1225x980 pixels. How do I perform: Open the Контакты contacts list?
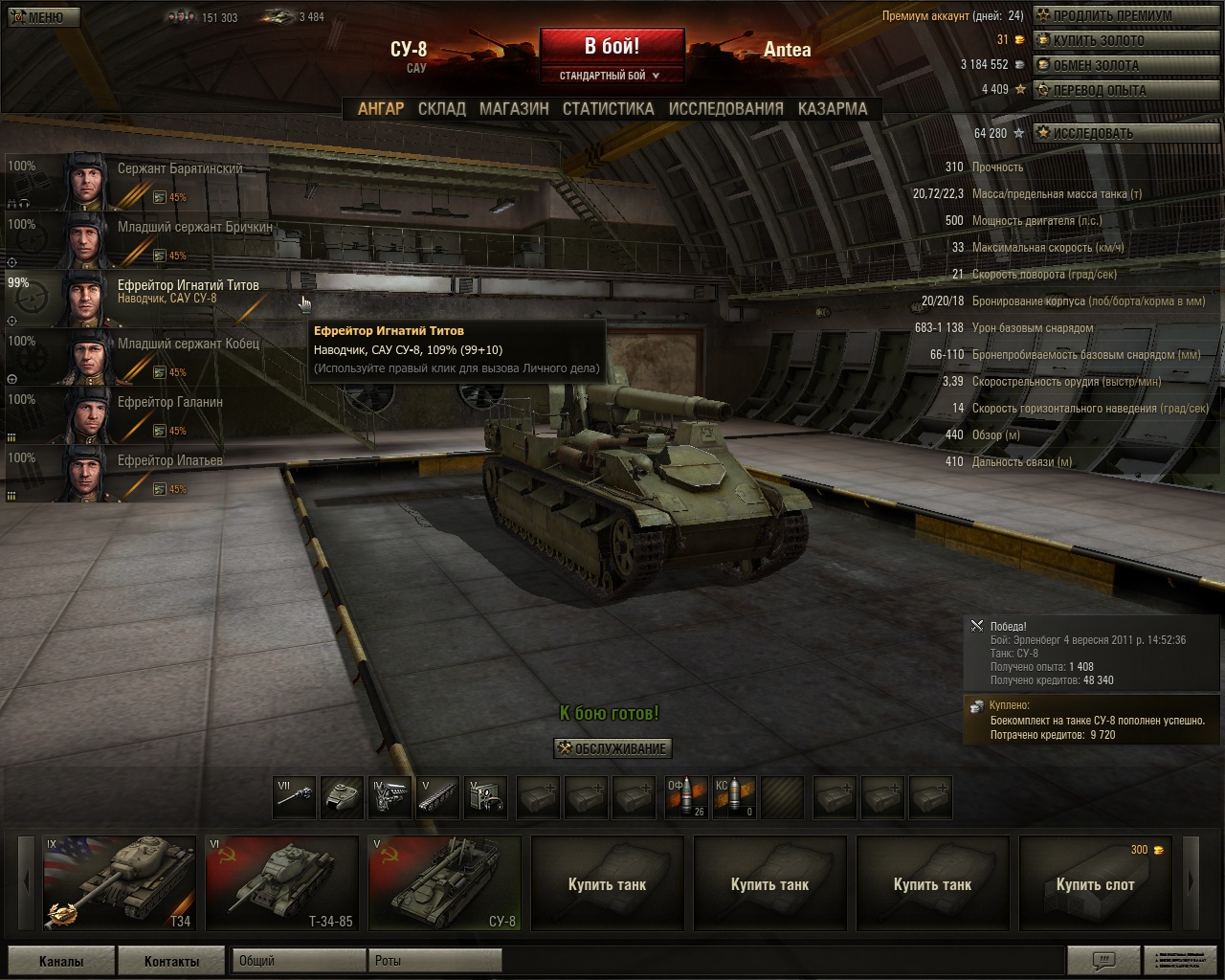tap(172, 961)
